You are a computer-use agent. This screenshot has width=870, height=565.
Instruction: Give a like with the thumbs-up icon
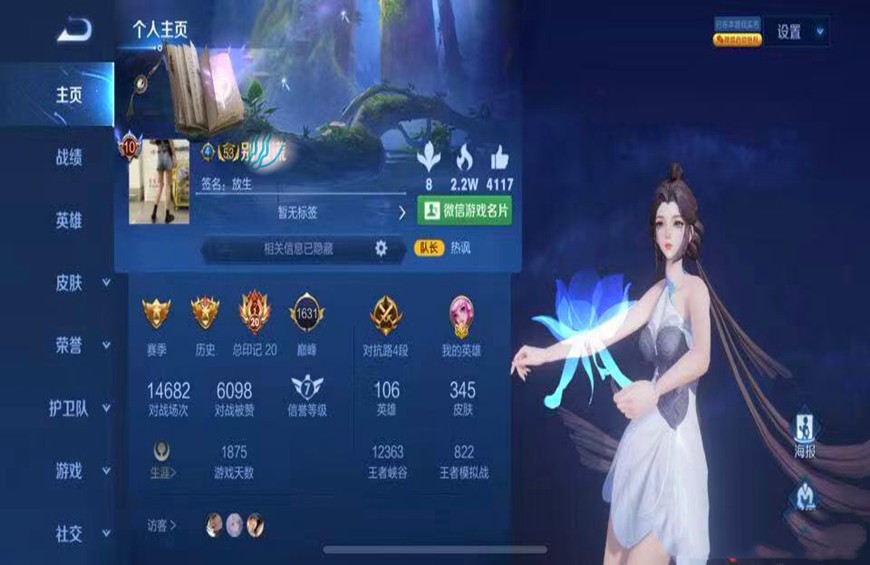coord(499,157)
